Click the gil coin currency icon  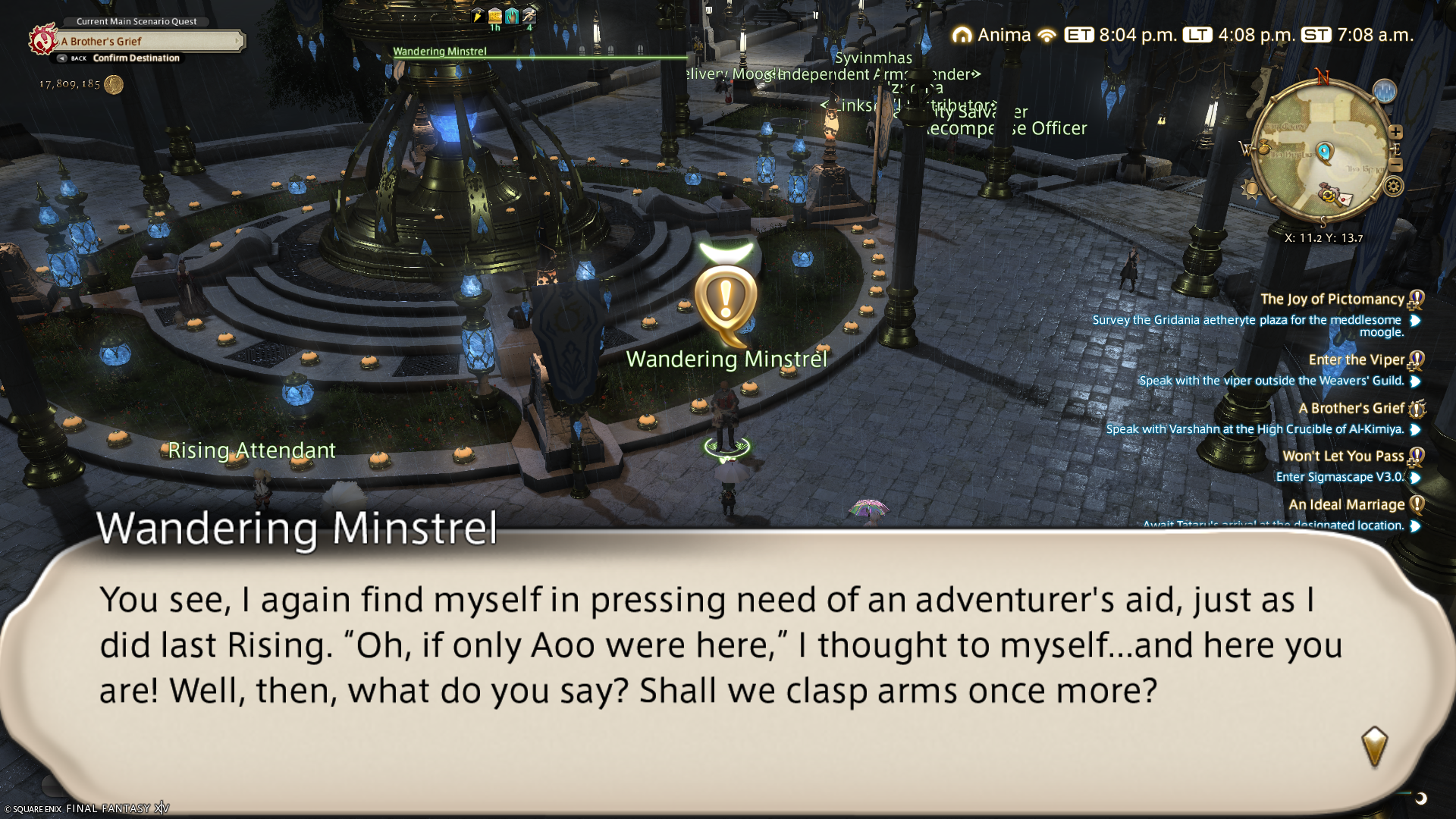[114, 84]
